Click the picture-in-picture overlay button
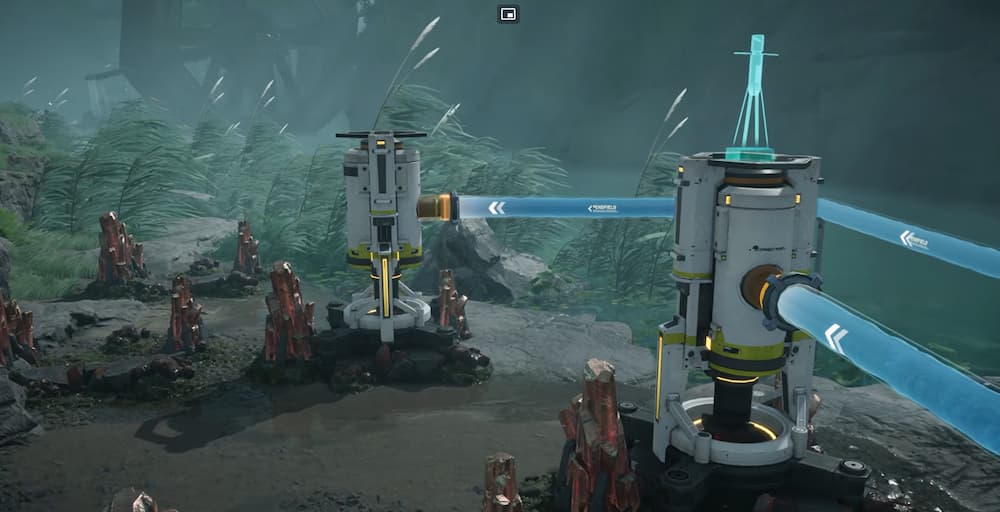The image size is (1000, 512). tap(508, 14)
